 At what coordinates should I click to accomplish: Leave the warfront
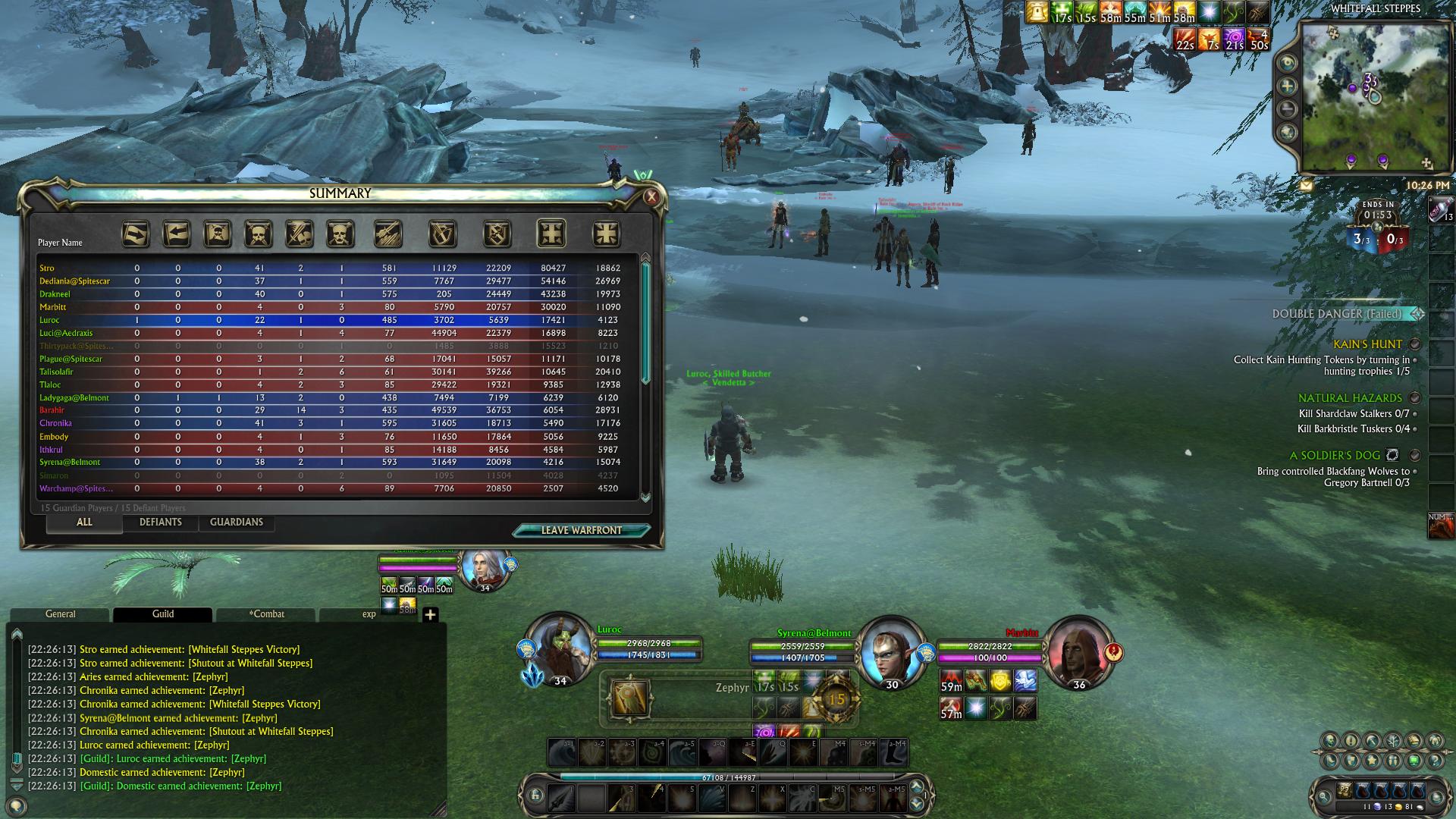[581, 530]
